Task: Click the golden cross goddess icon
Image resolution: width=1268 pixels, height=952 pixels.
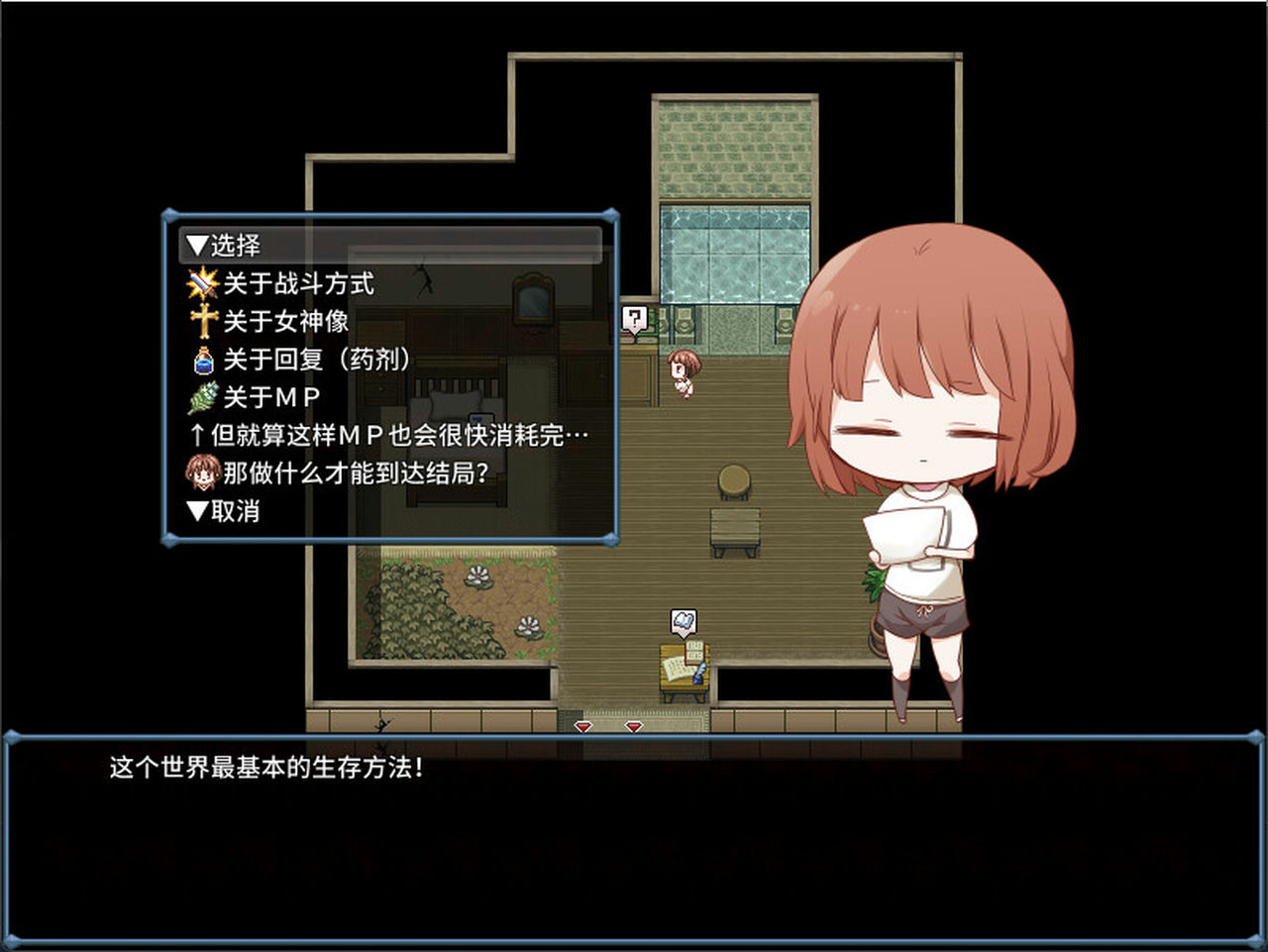Action: pyautogui.click(x=202, y=321)
